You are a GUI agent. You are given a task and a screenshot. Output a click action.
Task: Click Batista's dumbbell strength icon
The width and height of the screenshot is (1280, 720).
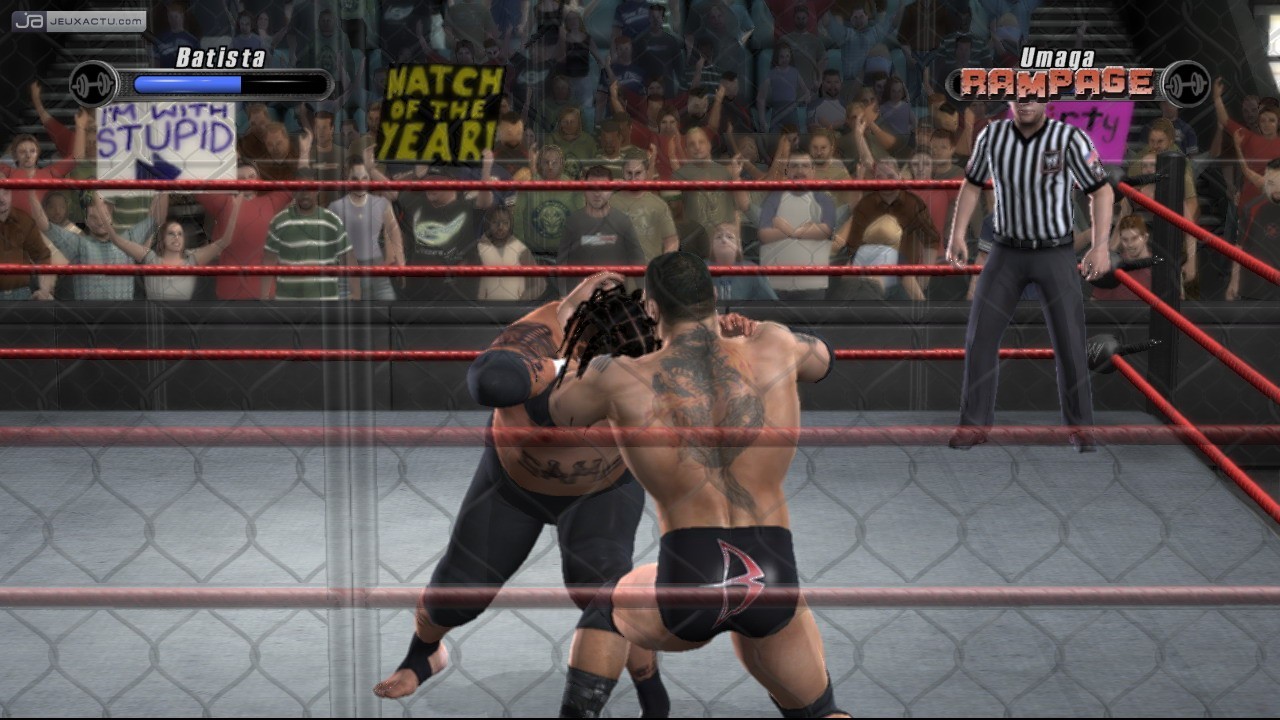click(x=93, y=84)
